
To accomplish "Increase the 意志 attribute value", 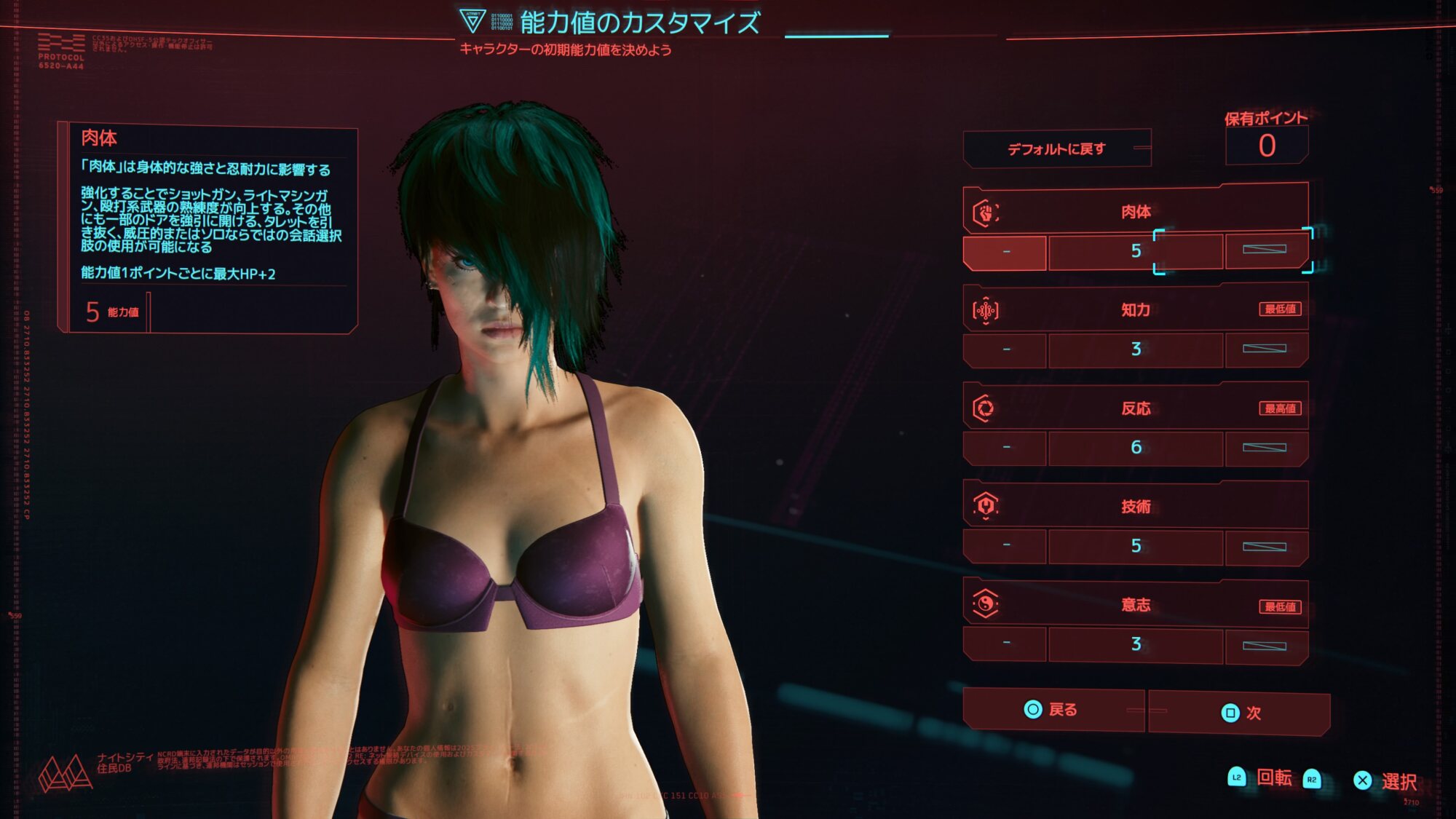I will click(1265, 646).
